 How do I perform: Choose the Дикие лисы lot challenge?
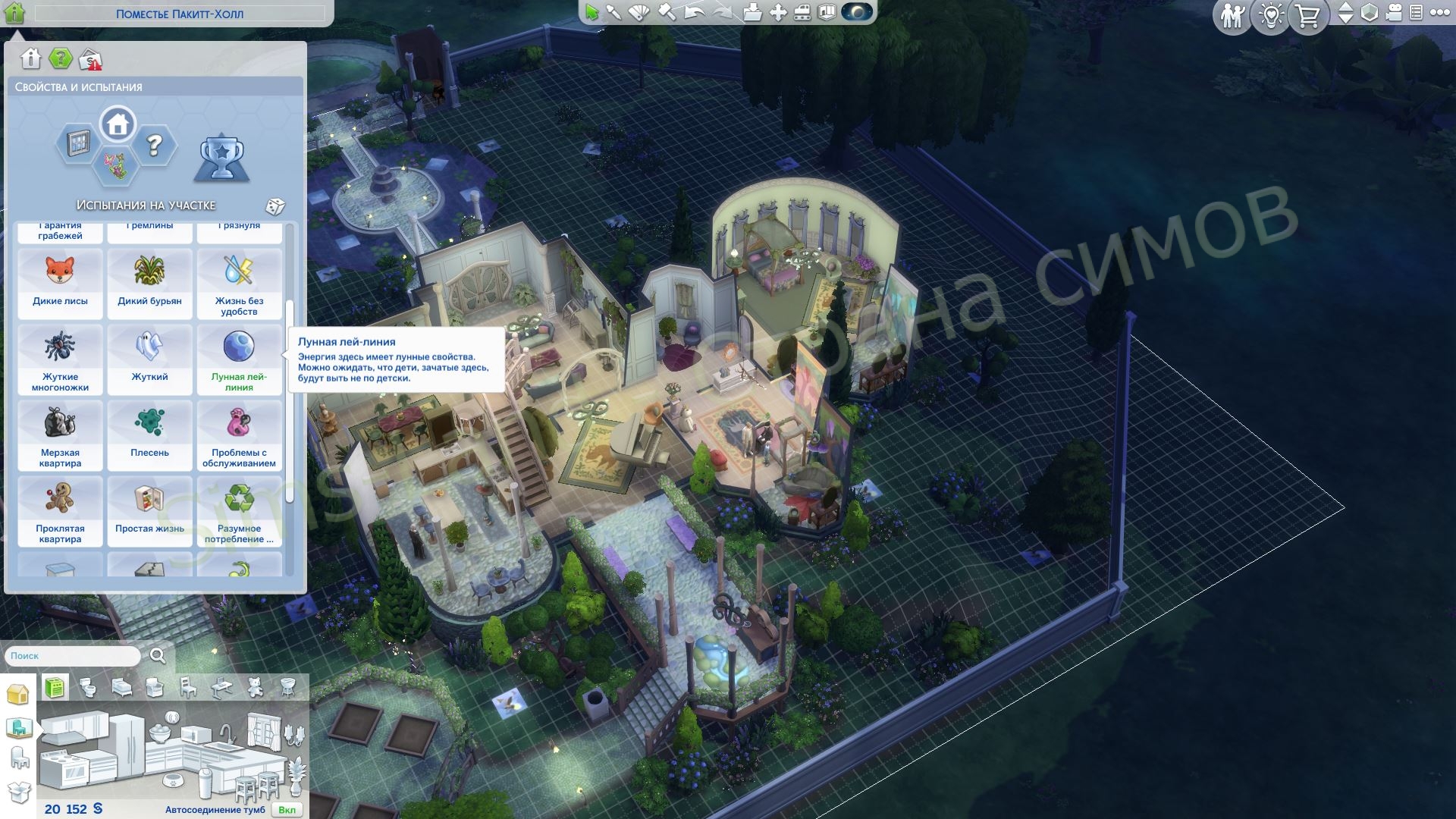coord(60,284)
